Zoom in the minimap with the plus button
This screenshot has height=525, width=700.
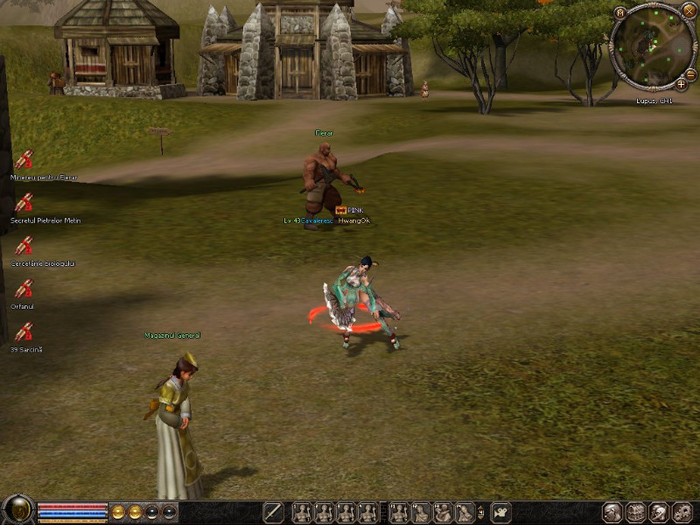pos(681,84)
